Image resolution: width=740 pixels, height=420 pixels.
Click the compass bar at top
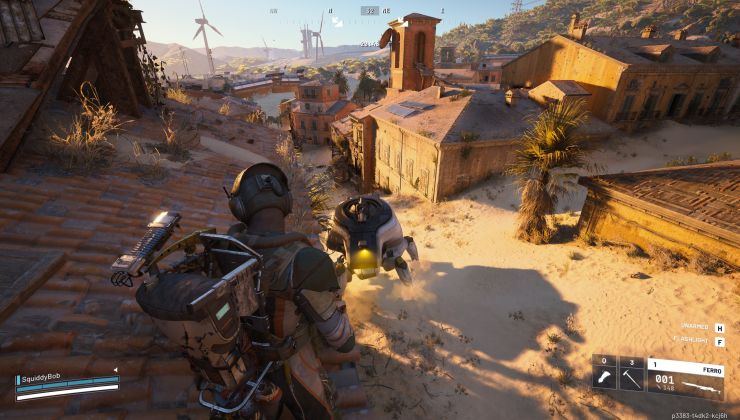370,11
